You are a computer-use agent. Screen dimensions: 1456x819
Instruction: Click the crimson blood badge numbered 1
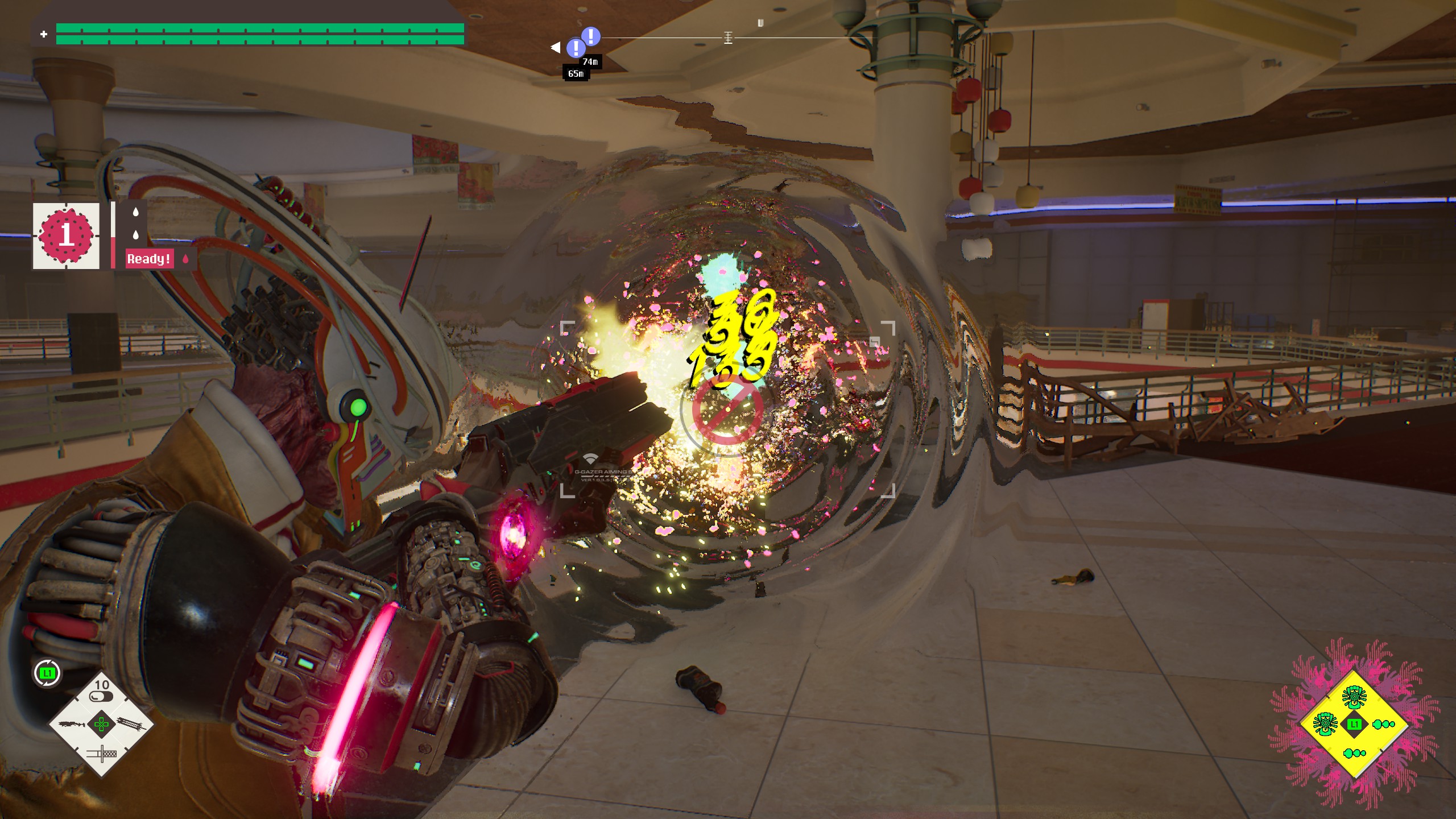(x=66, y=235)
